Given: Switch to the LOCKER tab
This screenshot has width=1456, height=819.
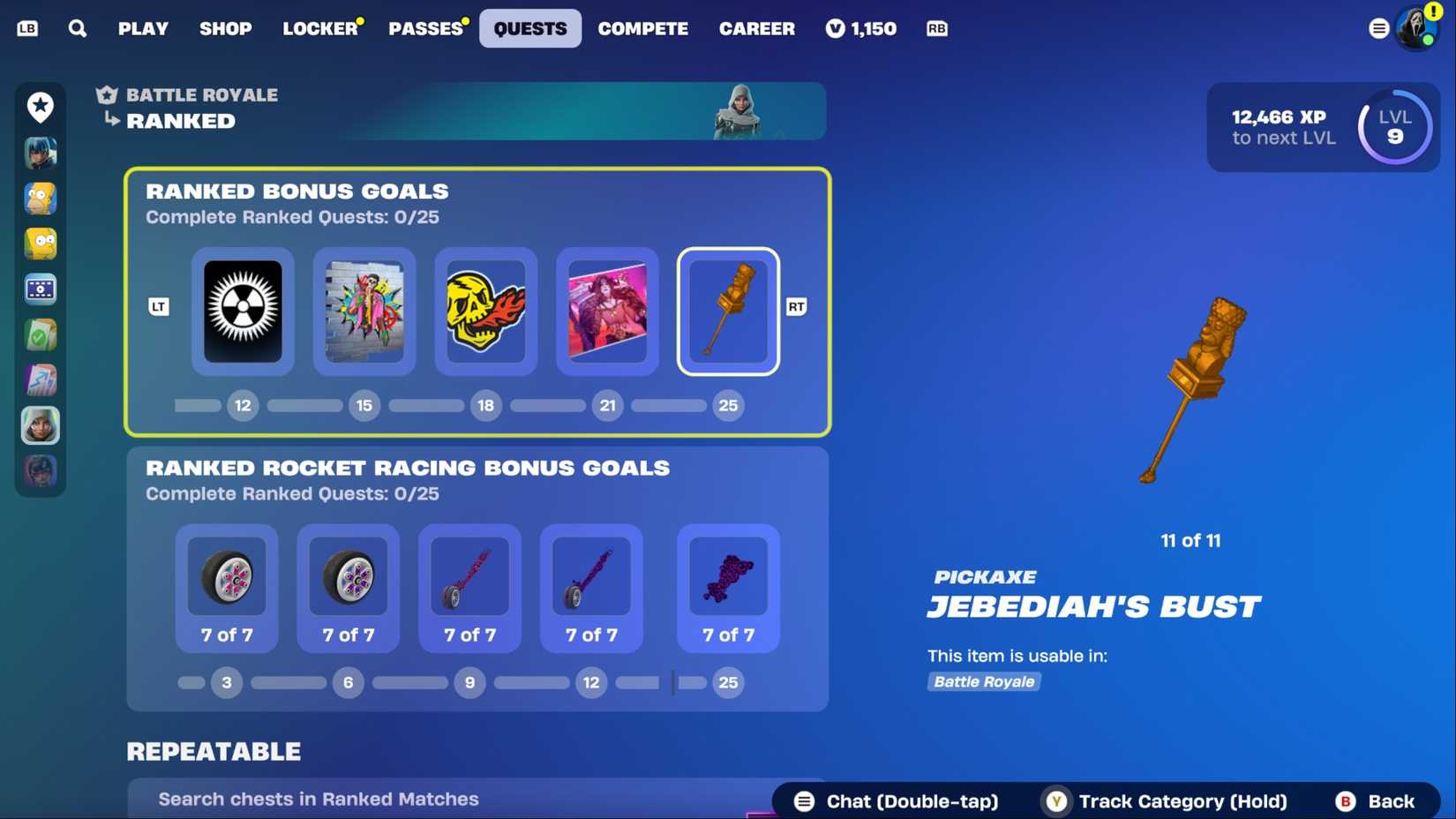Looking at the screenshot, I should (320, 28).
